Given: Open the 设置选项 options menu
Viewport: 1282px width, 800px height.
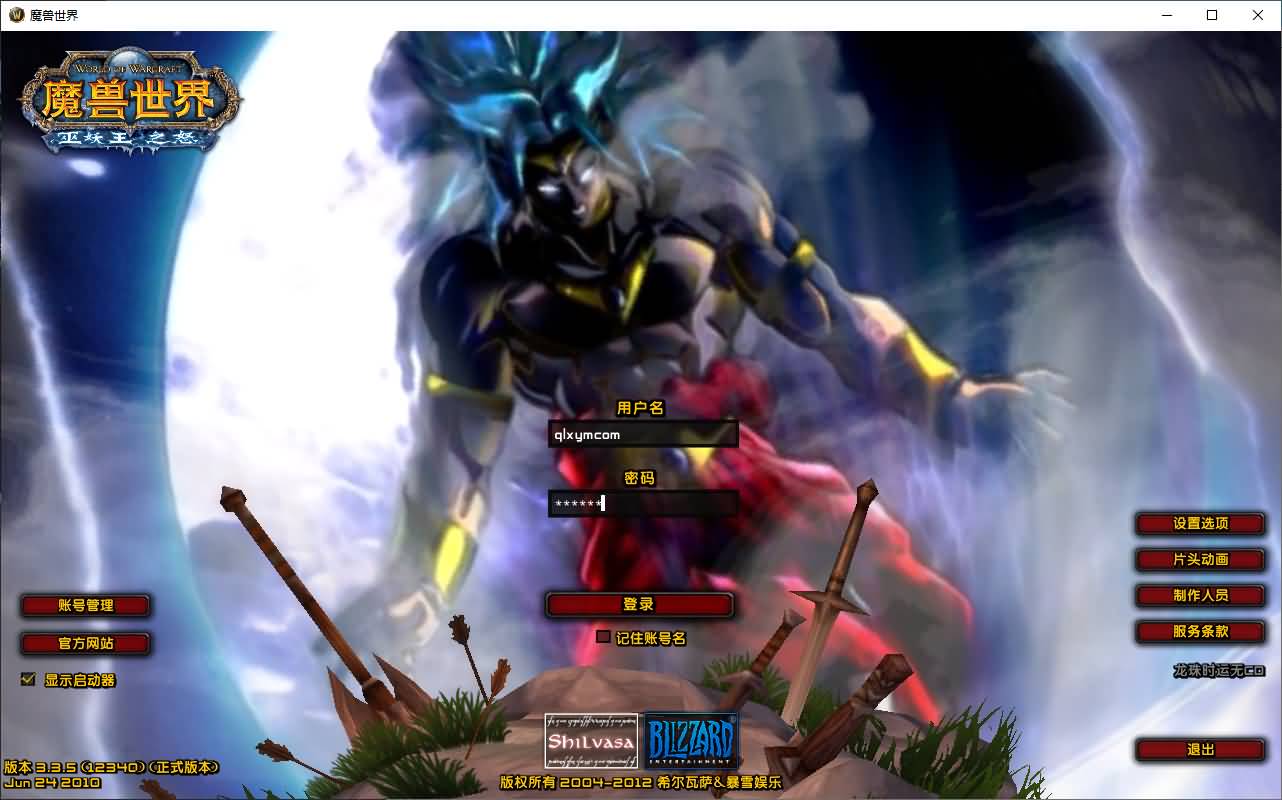Looking at the screenshot, I should point(1200,524).
